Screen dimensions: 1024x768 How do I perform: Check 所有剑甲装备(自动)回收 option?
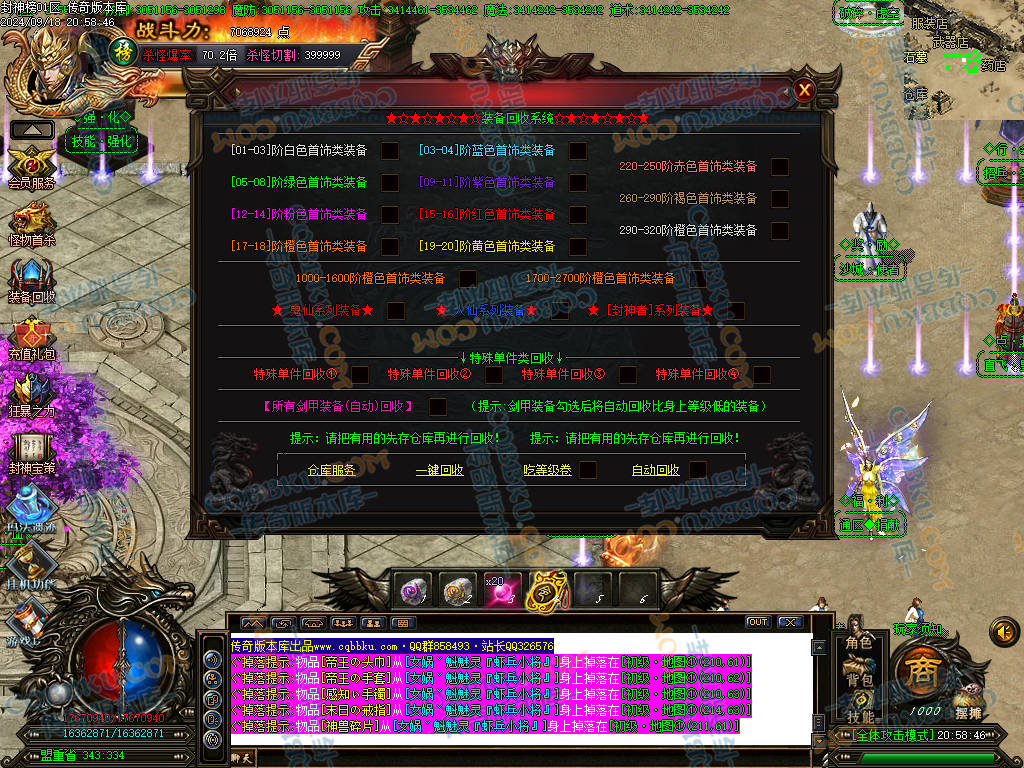[438, 407]
